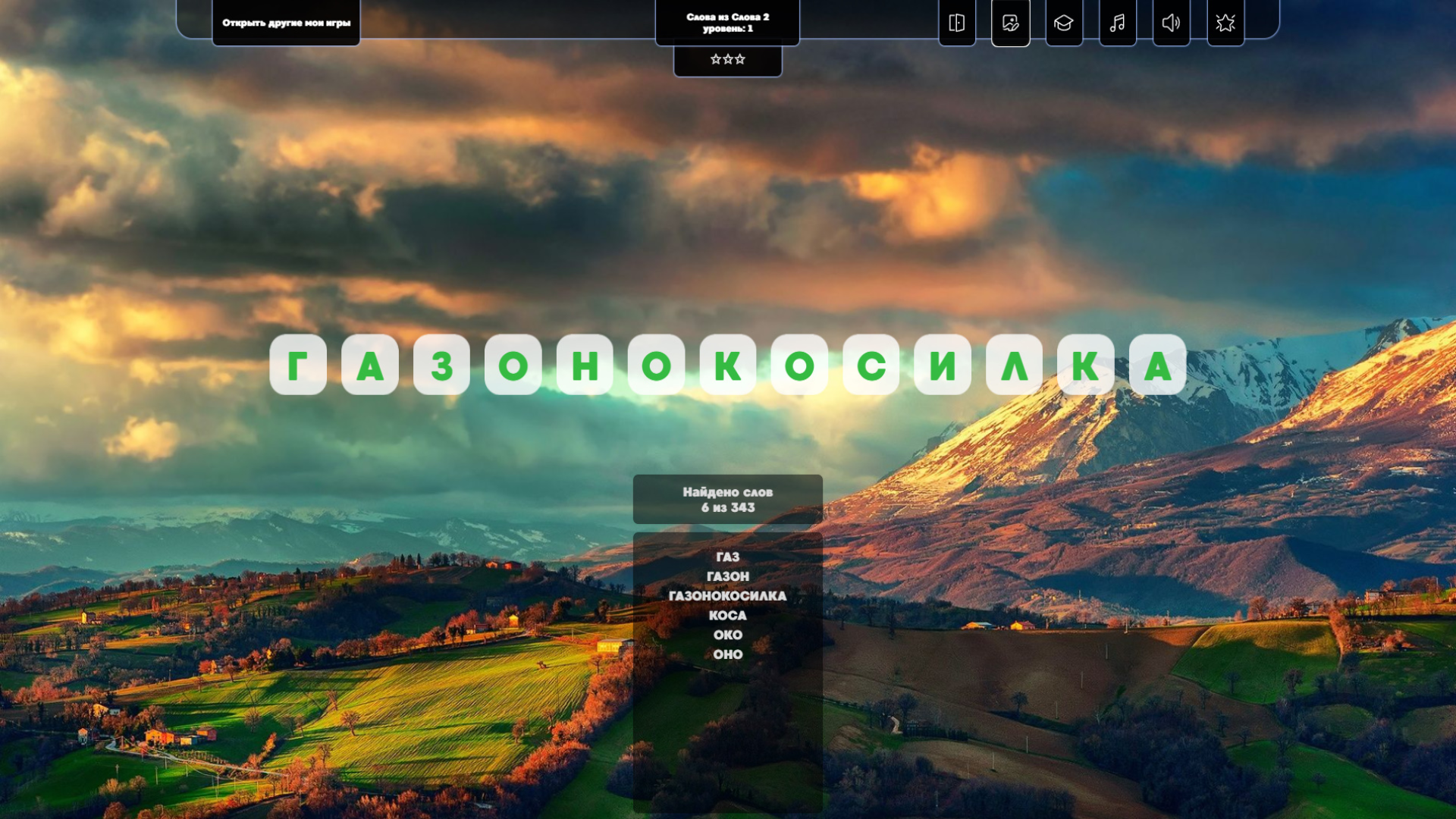The width and height of the screenshot is (1456, 819).
Task: Click the three-star rating control
Action: tap(727, 58)
